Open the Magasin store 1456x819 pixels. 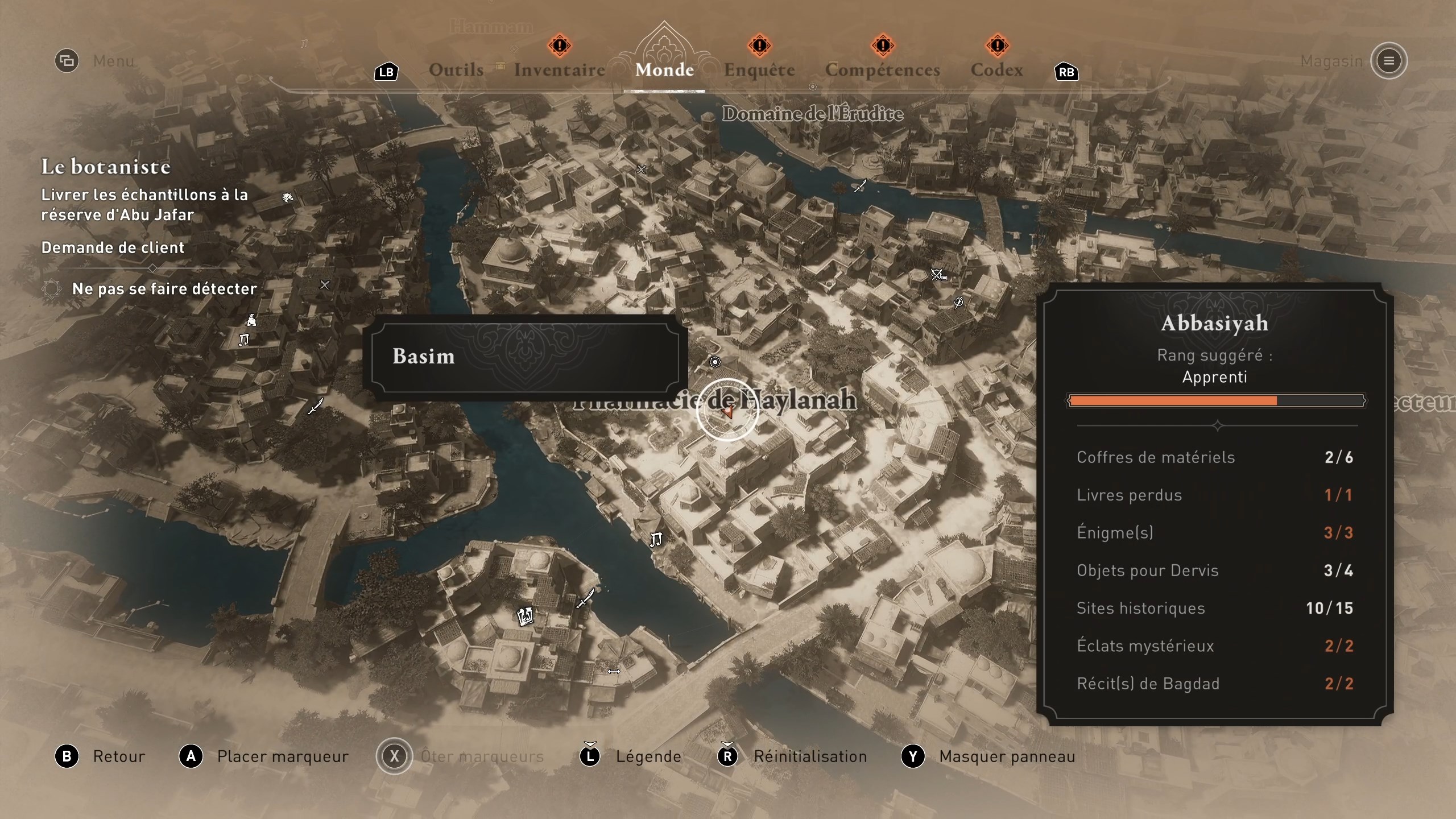coord(1388,61)
